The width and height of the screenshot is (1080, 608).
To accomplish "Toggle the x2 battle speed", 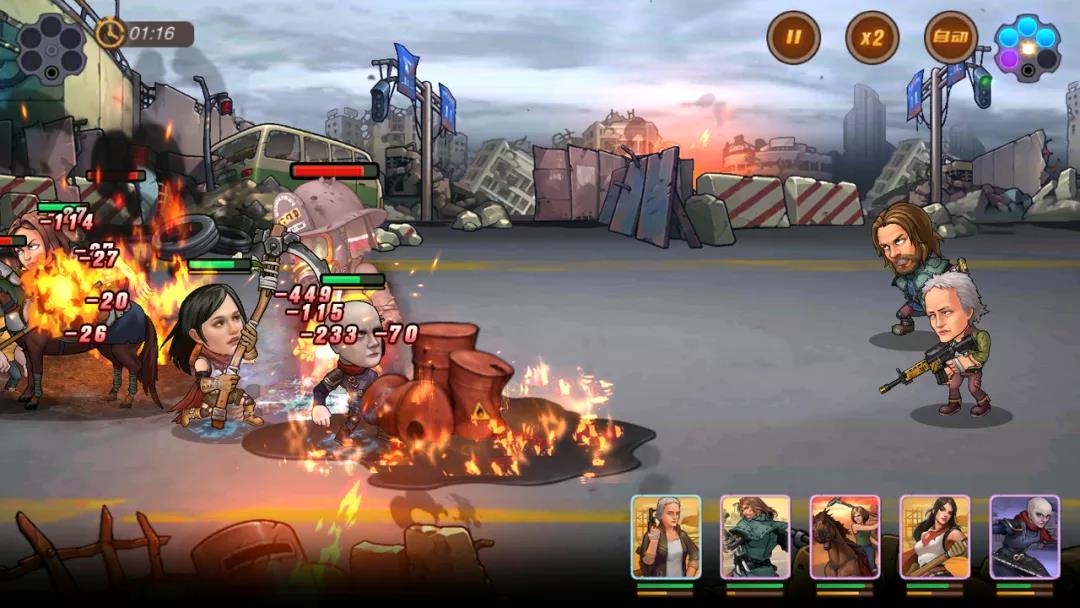I will pos(872,38).
